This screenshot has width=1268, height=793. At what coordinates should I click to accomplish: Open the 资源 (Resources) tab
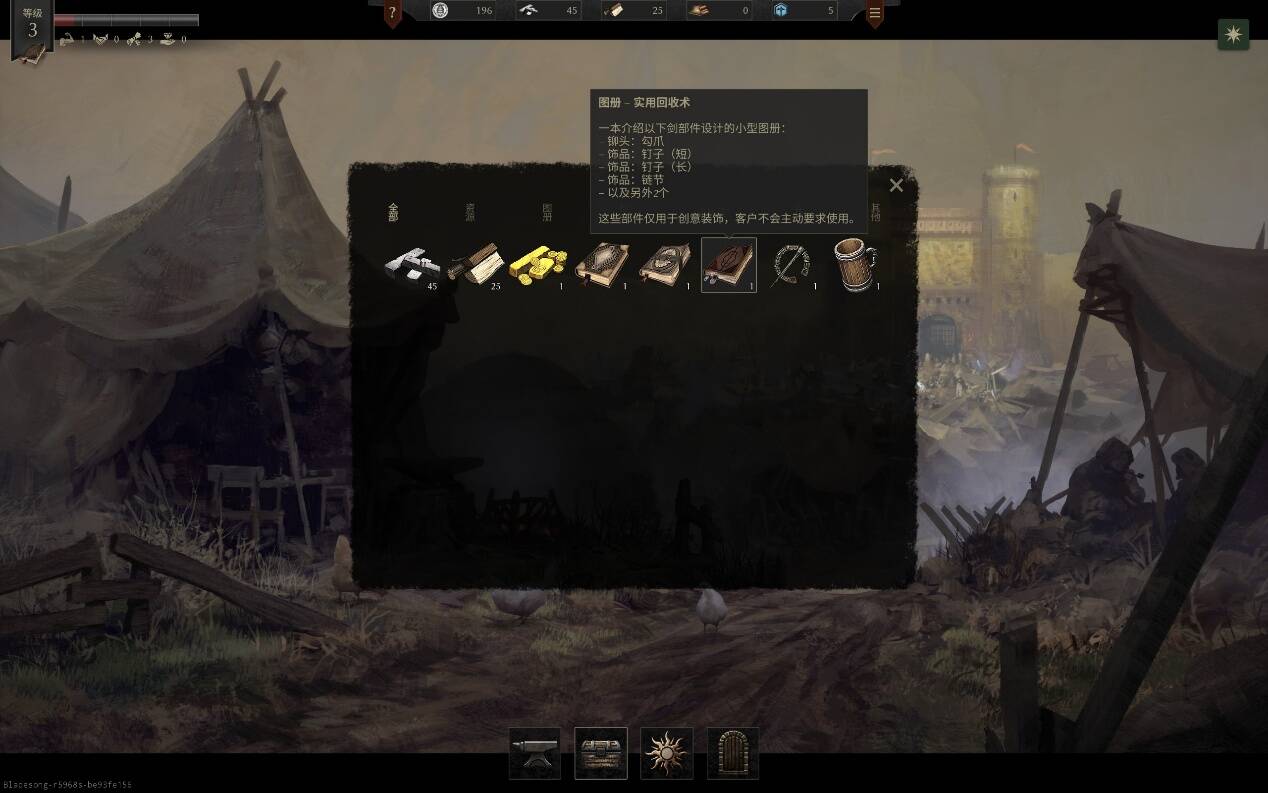click(470, 212)
